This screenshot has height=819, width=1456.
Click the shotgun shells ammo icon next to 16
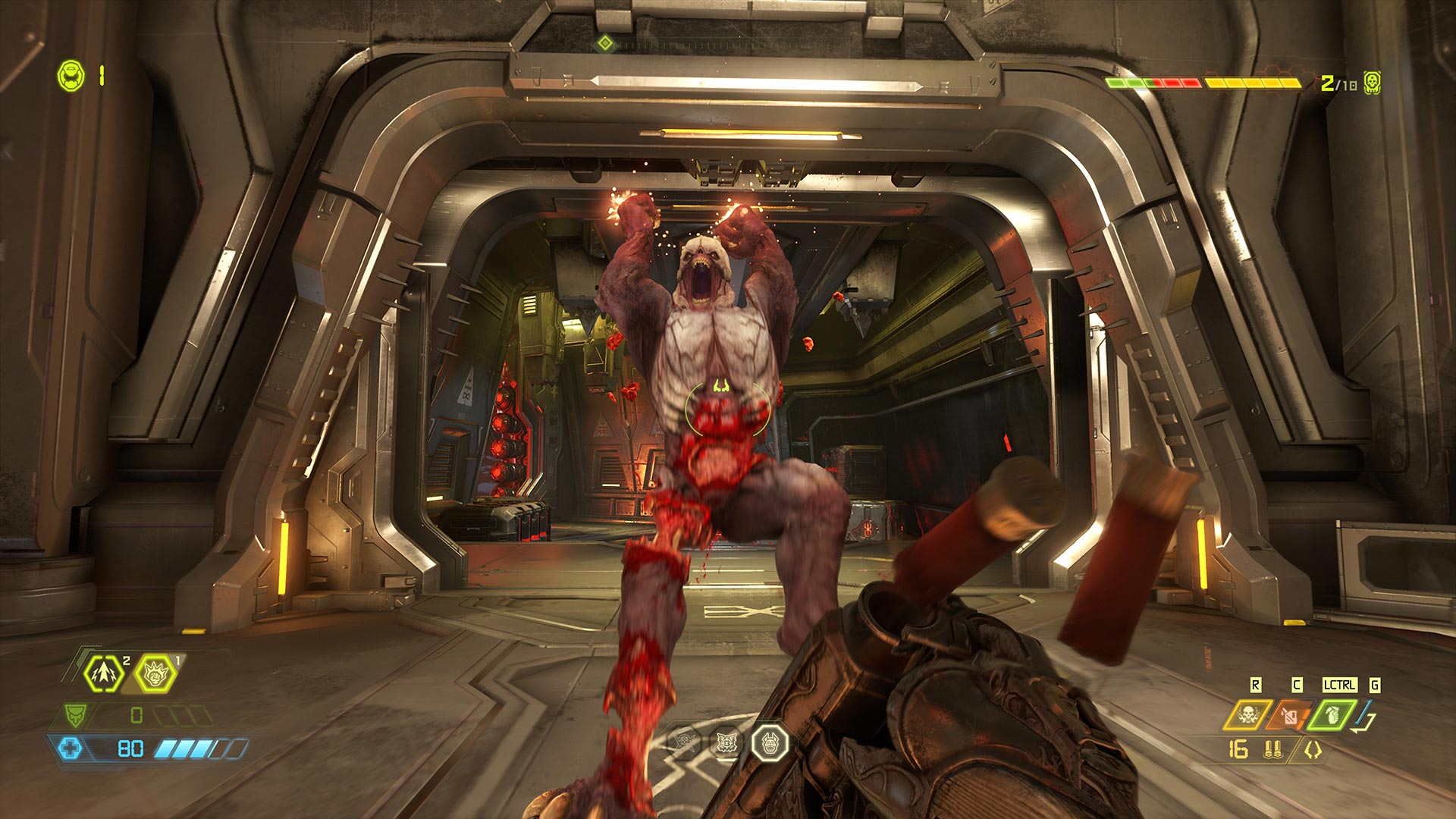click(1273, 749)
